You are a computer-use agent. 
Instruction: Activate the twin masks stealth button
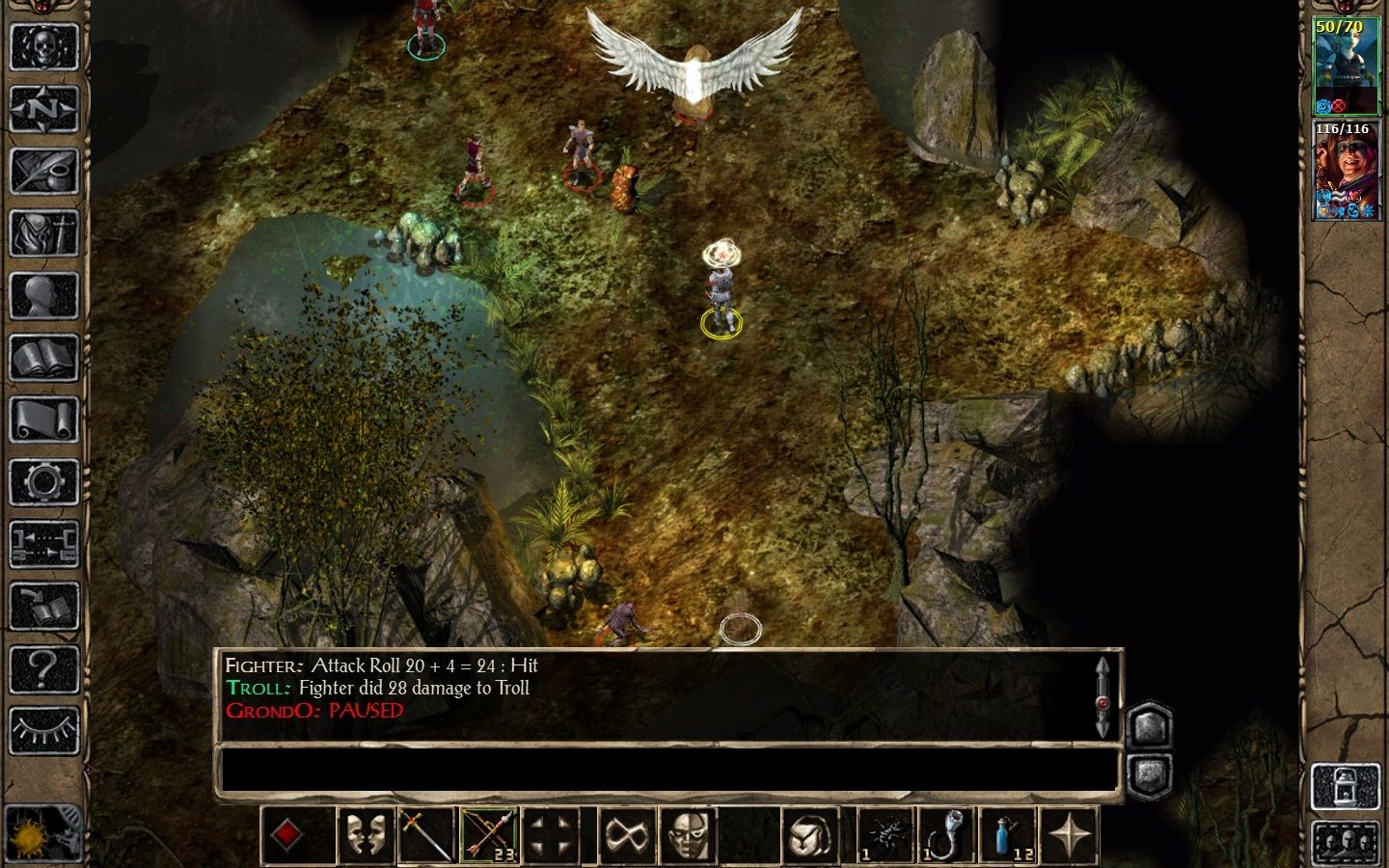(366, 834)
